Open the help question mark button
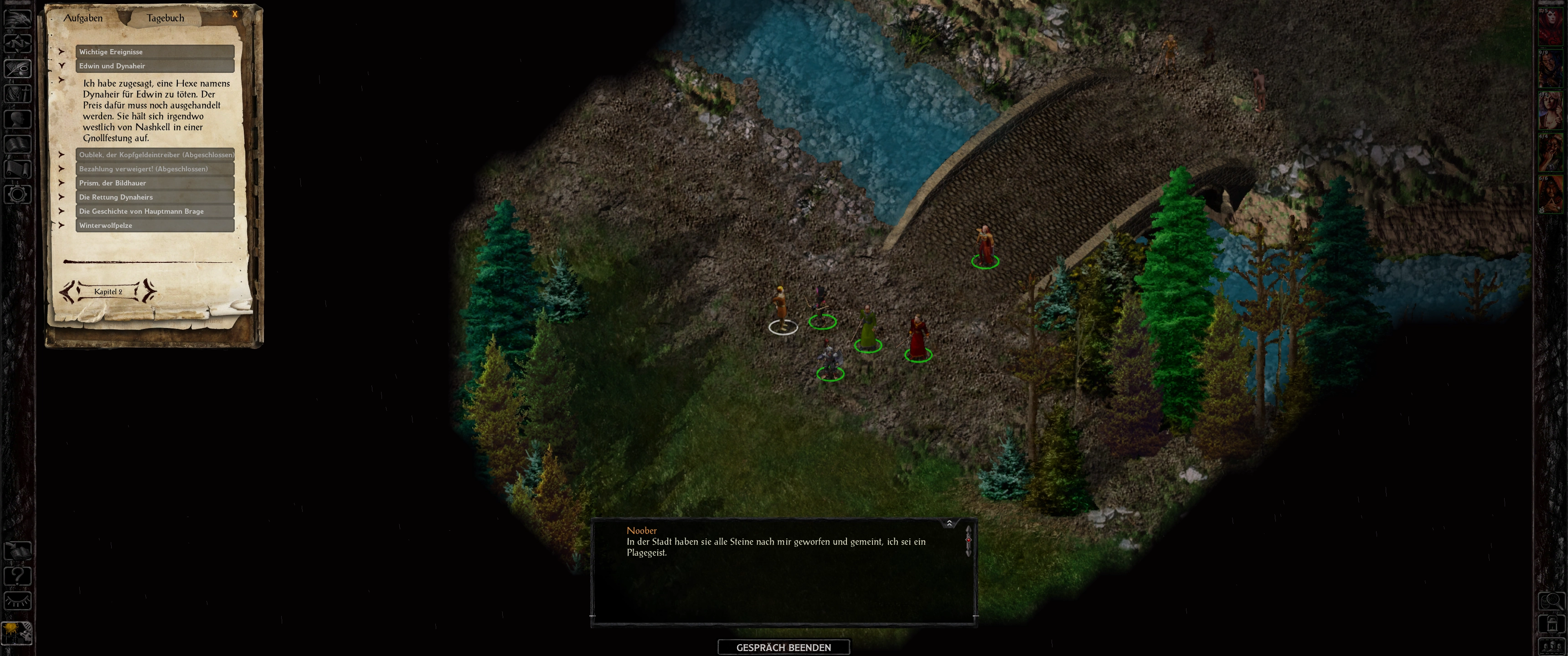 tap(17, 575)
